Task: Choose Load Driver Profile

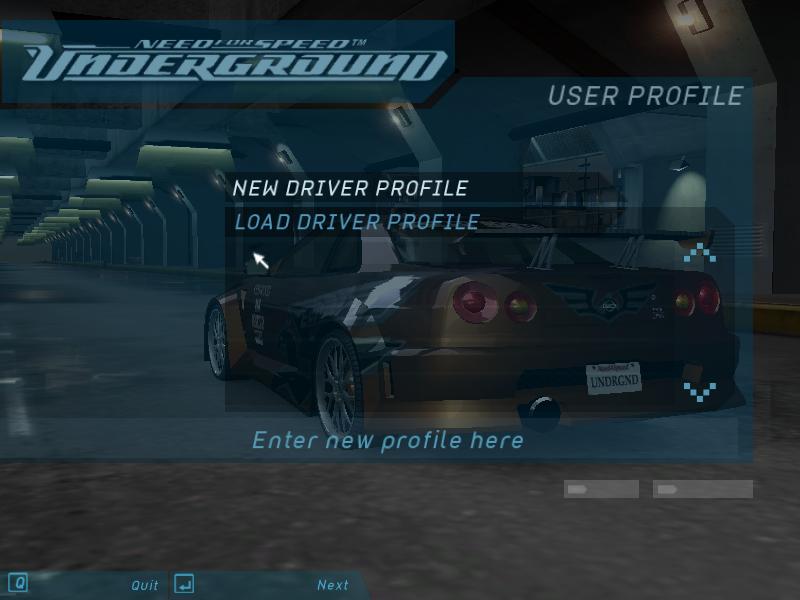Action: point(356,222)
